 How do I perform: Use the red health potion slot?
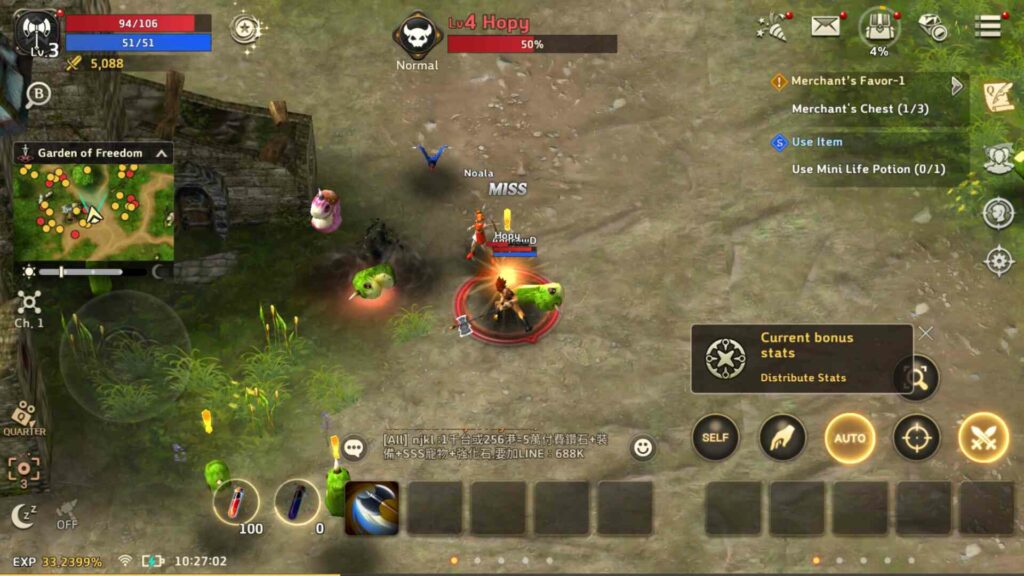pos(236,502)
